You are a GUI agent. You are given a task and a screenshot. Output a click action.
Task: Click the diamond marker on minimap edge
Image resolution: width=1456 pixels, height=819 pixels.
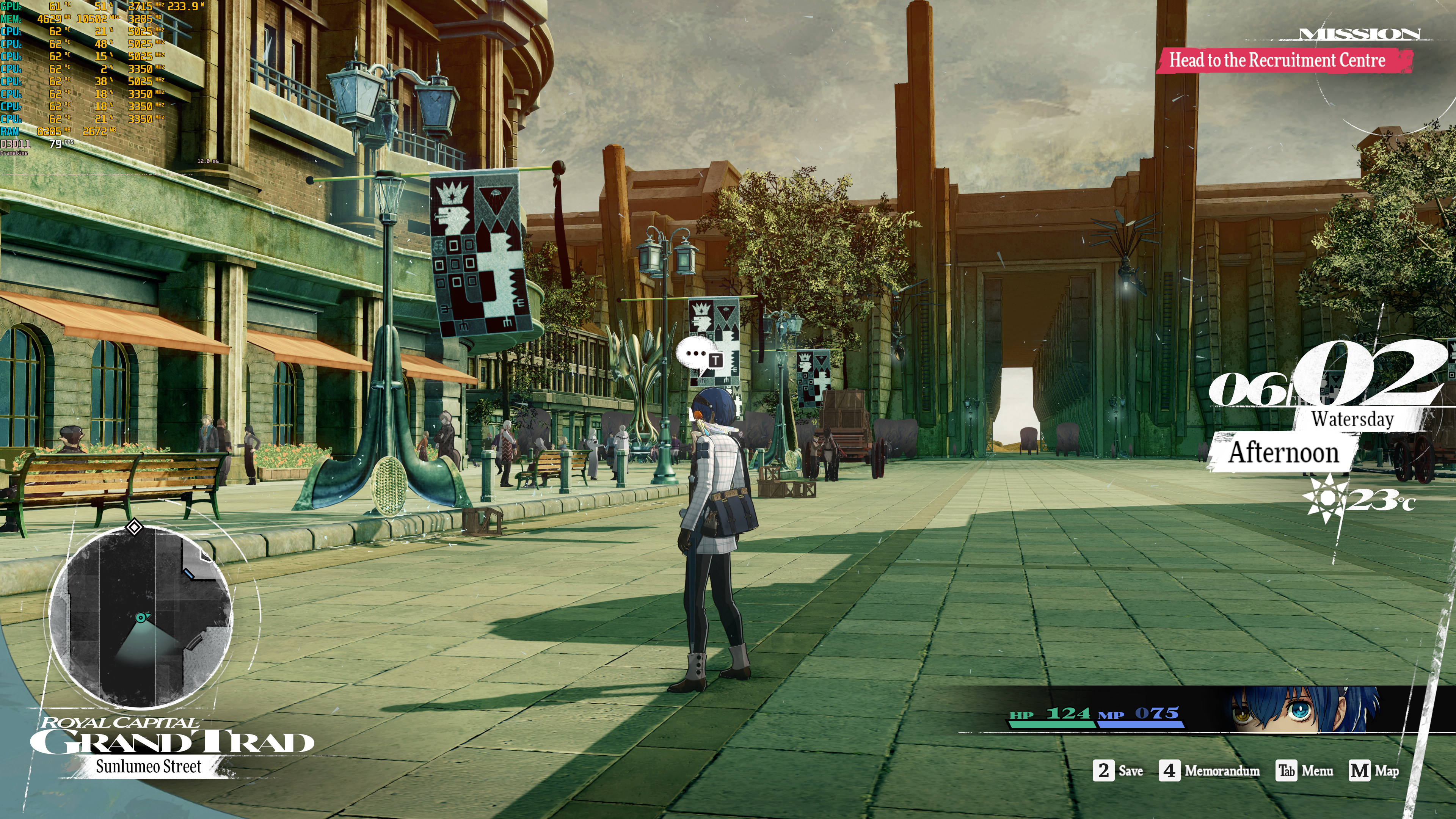tap(134, 527)
